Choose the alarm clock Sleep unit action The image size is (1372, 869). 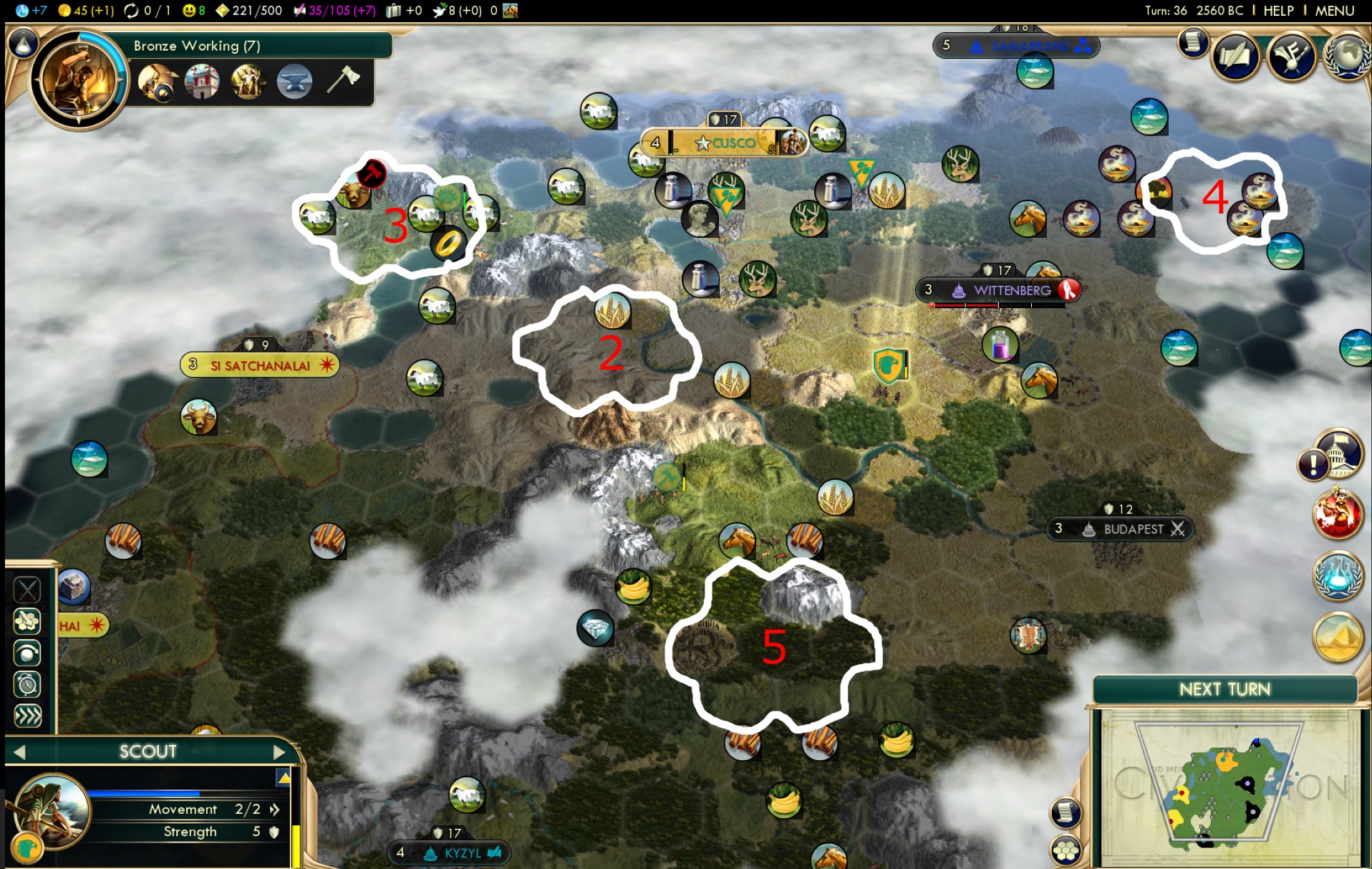[28, 684]
